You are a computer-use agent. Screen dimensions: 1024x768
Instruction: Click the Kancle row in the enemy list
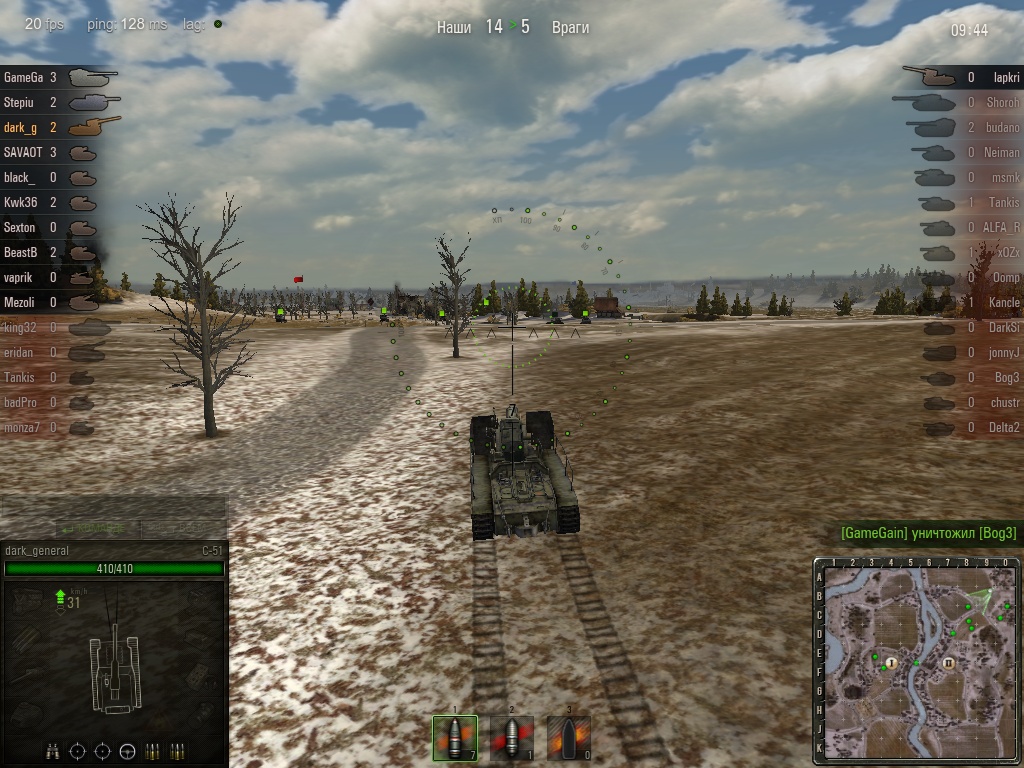990,302
